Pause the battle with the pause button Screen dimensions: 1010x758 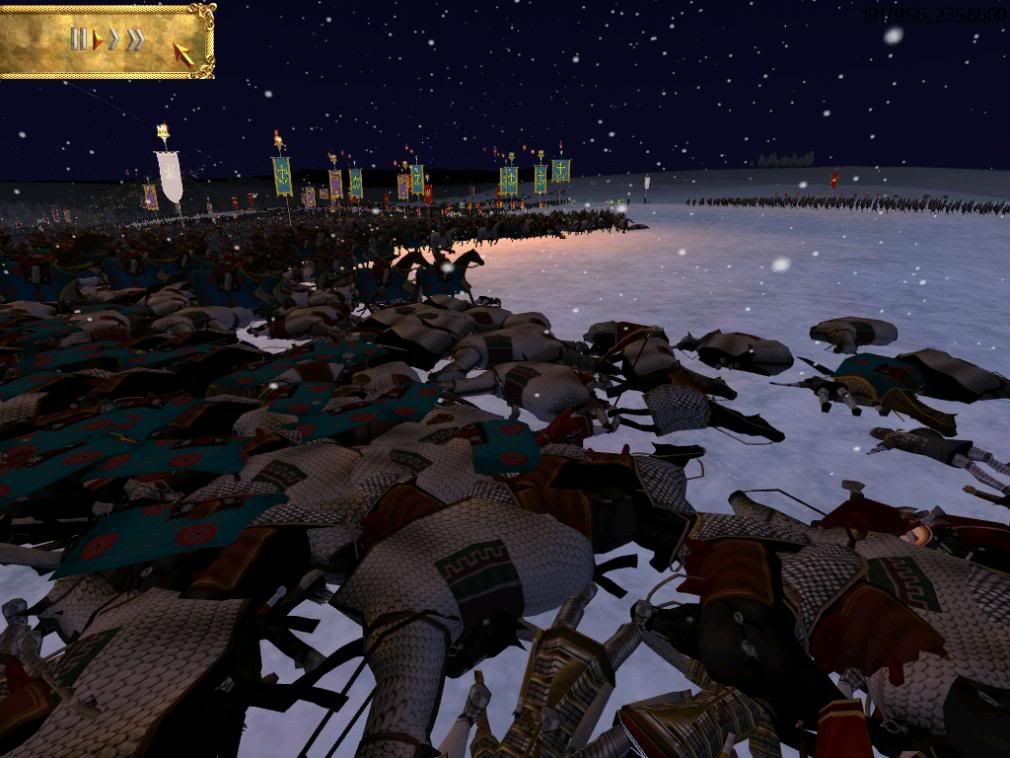point(78,40)
